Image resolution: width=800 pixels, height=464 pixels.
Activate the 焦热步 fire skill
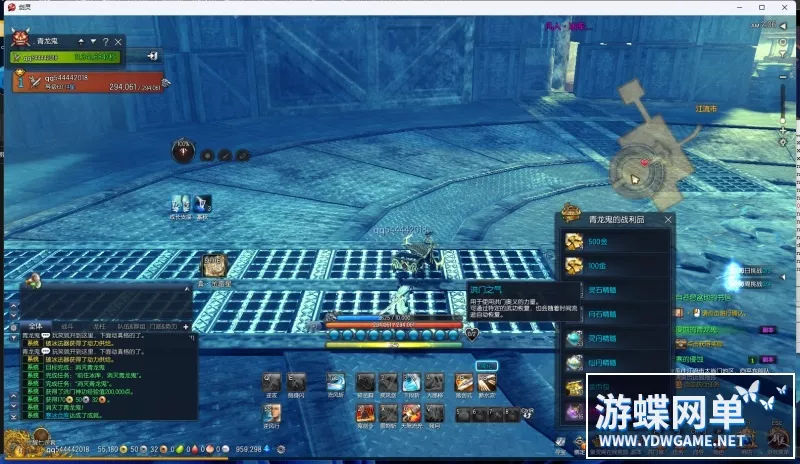[x=364, y=412]
